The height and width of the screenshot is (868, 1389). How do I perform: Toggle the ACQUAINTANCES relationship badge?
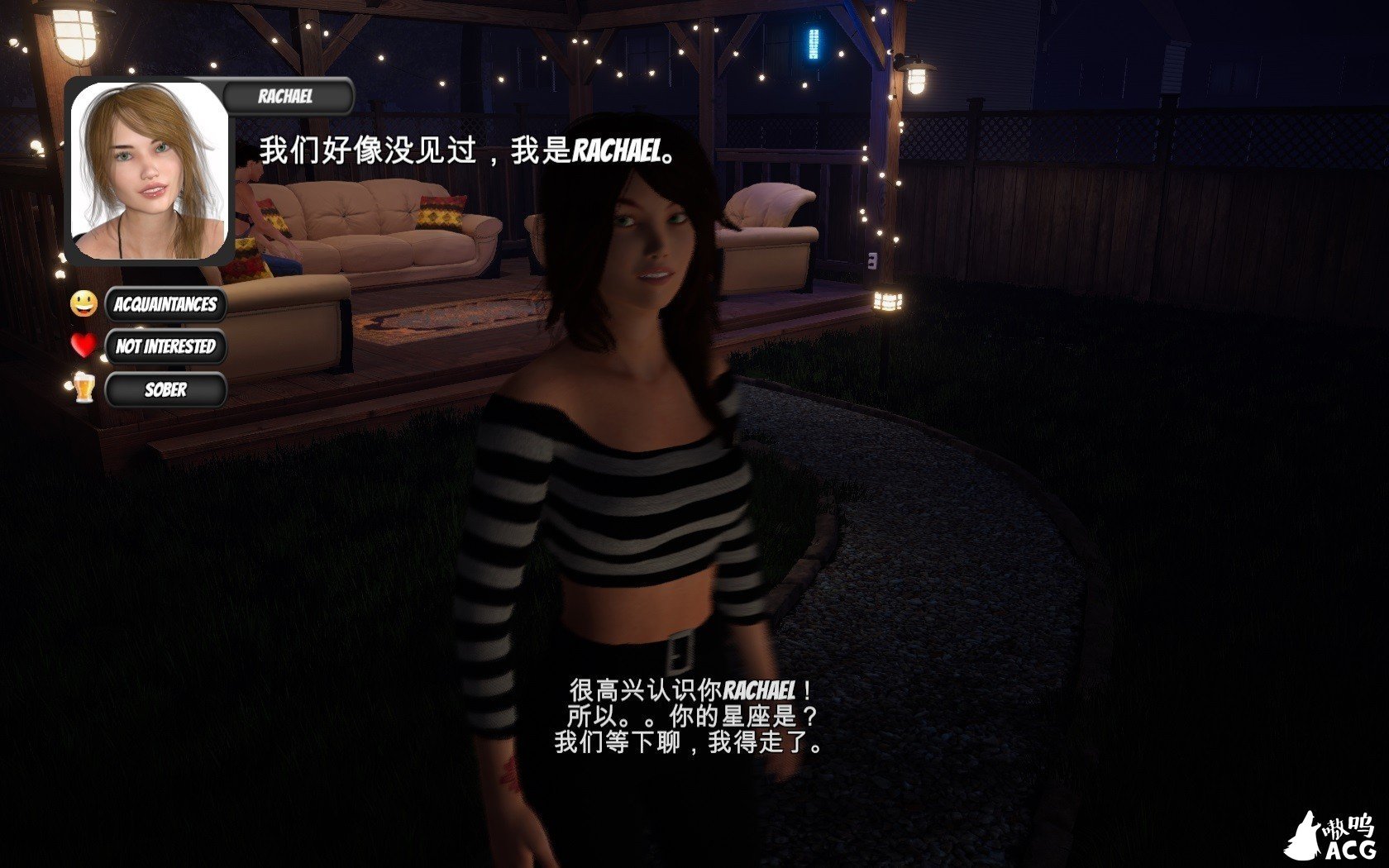pos(165,305)
